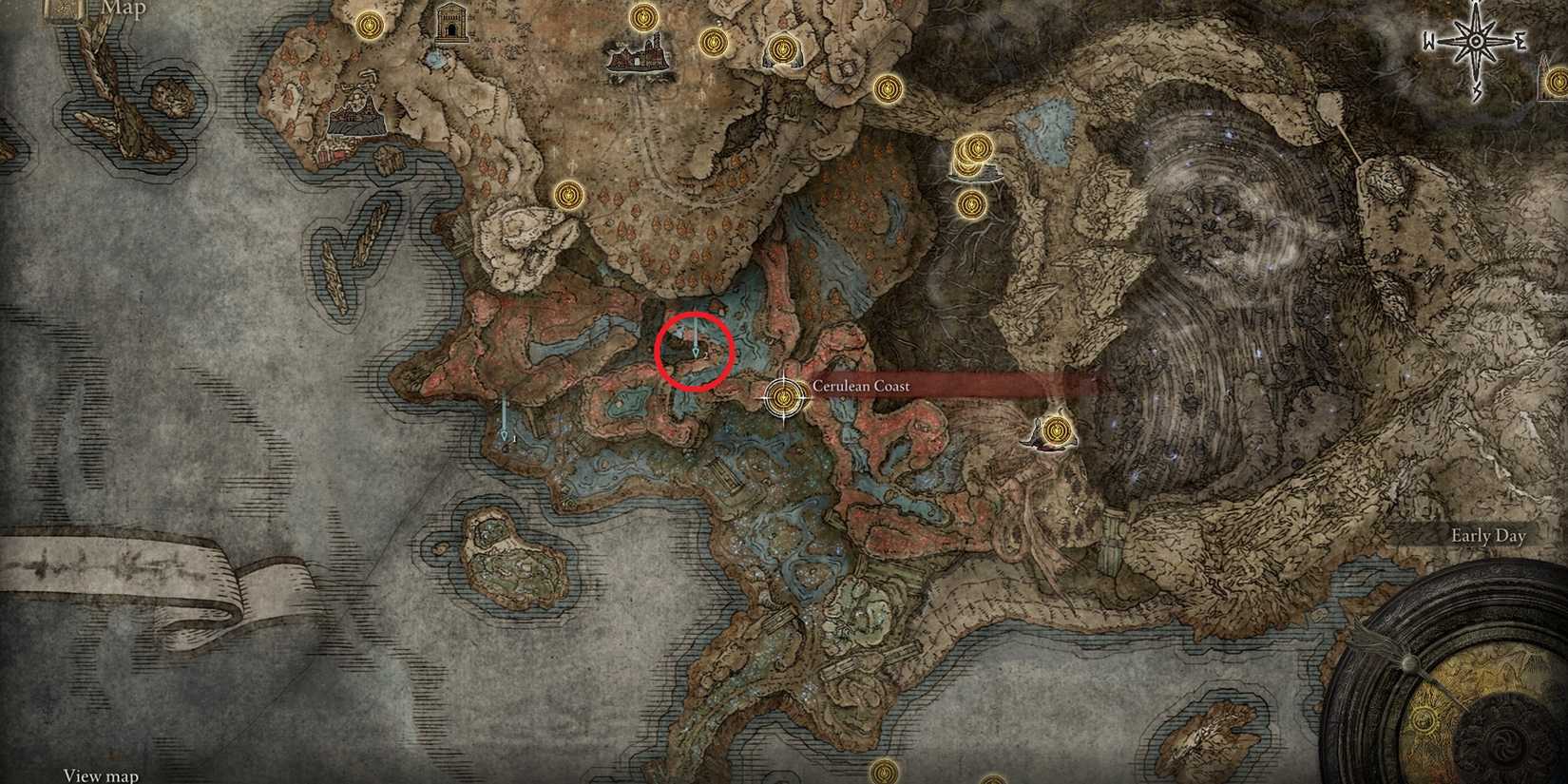Click the Early Day label

point(1487,536)
